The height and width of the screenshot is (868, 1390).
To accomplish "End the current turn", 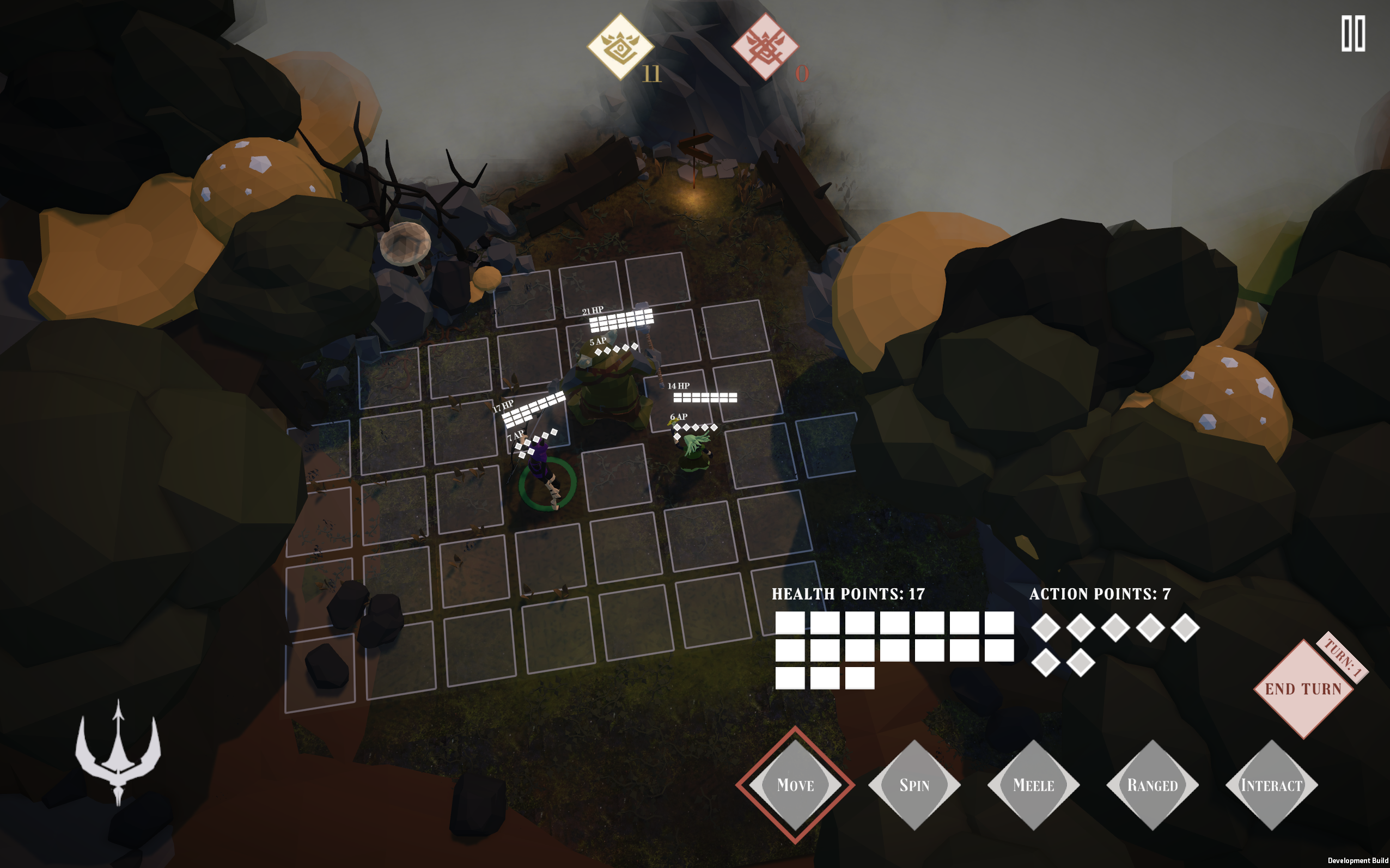I will pyautogui.click(x=1303, y=689).
